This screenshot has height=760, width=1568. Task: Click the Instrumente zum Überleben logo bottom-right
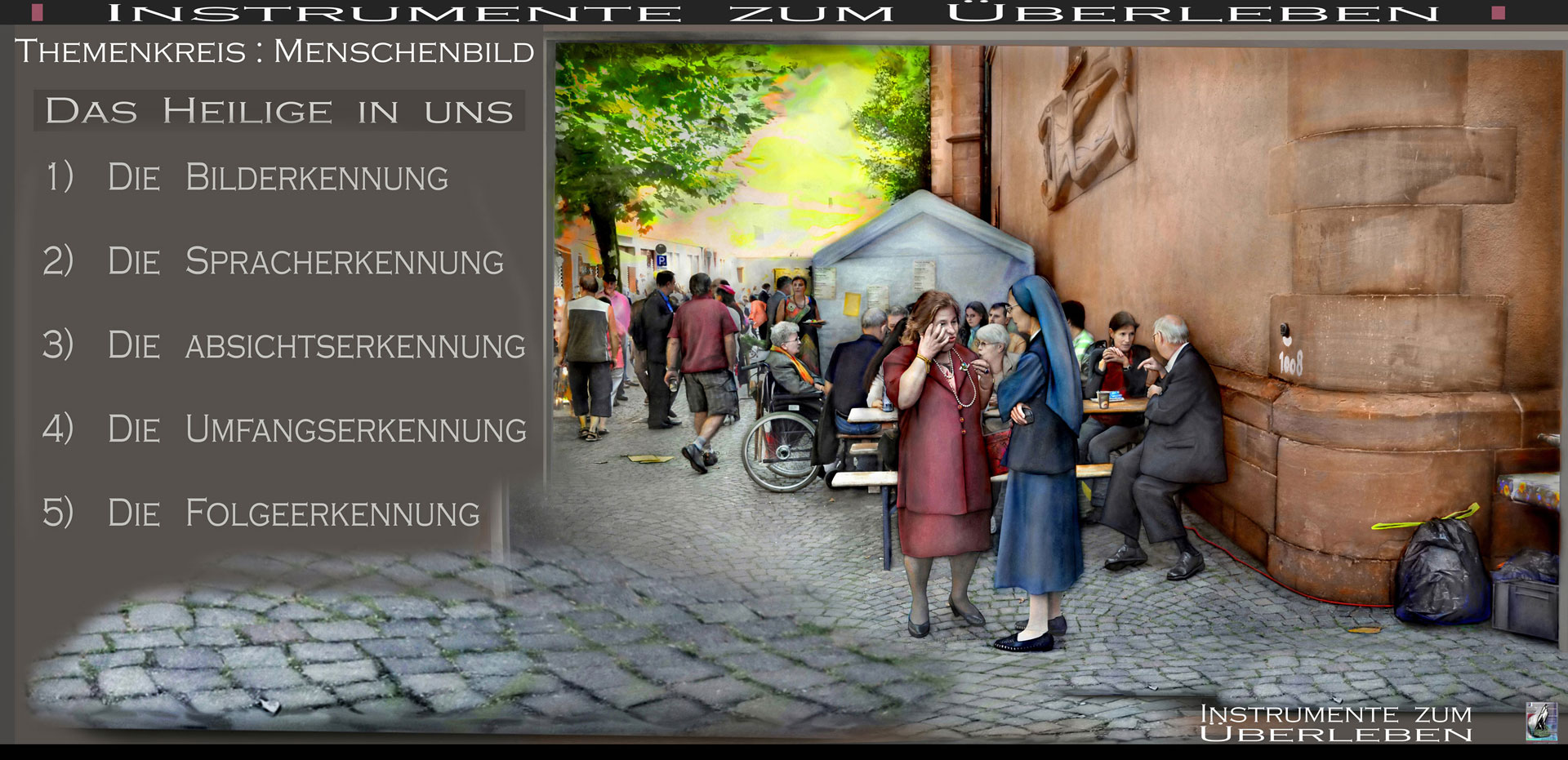pos(1335,723)
